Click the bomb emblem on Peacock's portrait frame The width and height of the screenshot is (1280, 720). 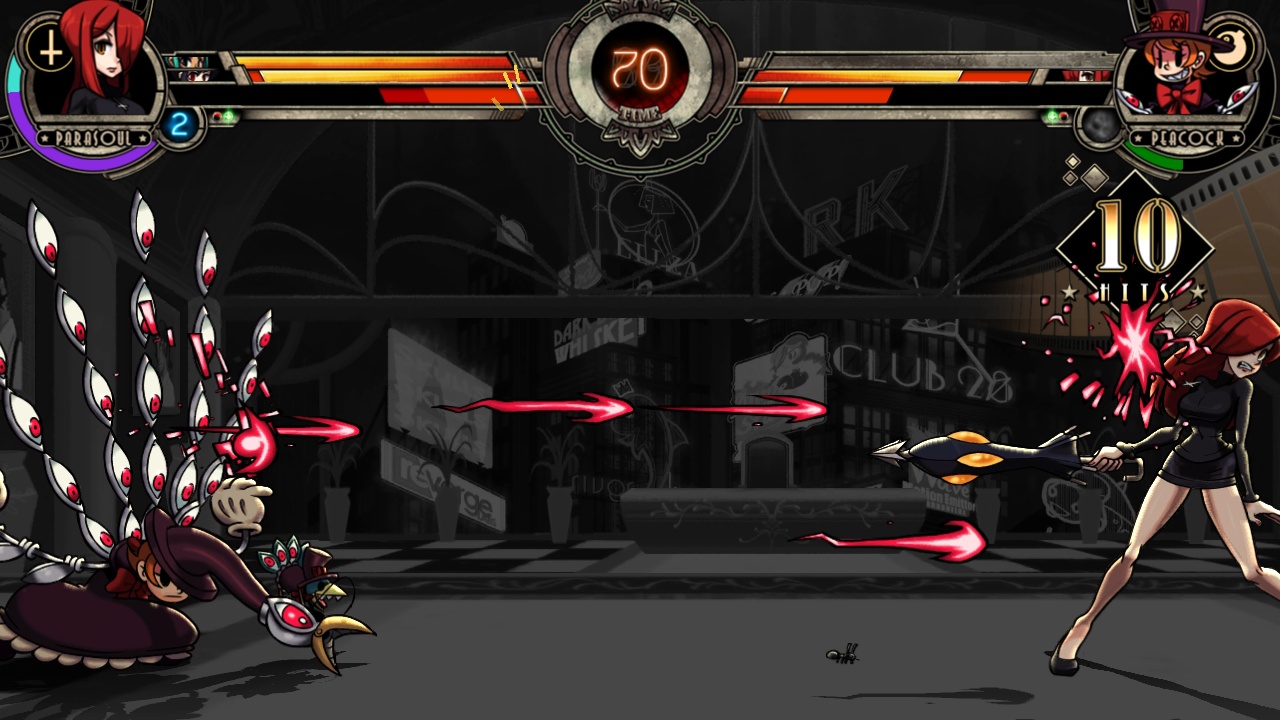tap(1231, 44)
